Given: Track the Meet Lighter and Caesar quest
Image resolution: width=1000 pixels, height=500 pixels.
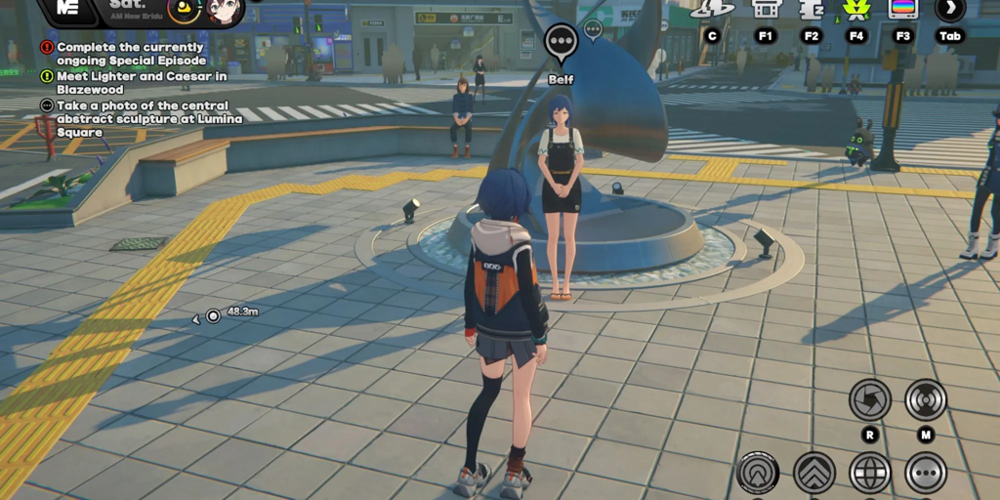Looking at the screenshot, I should point(127,82).
